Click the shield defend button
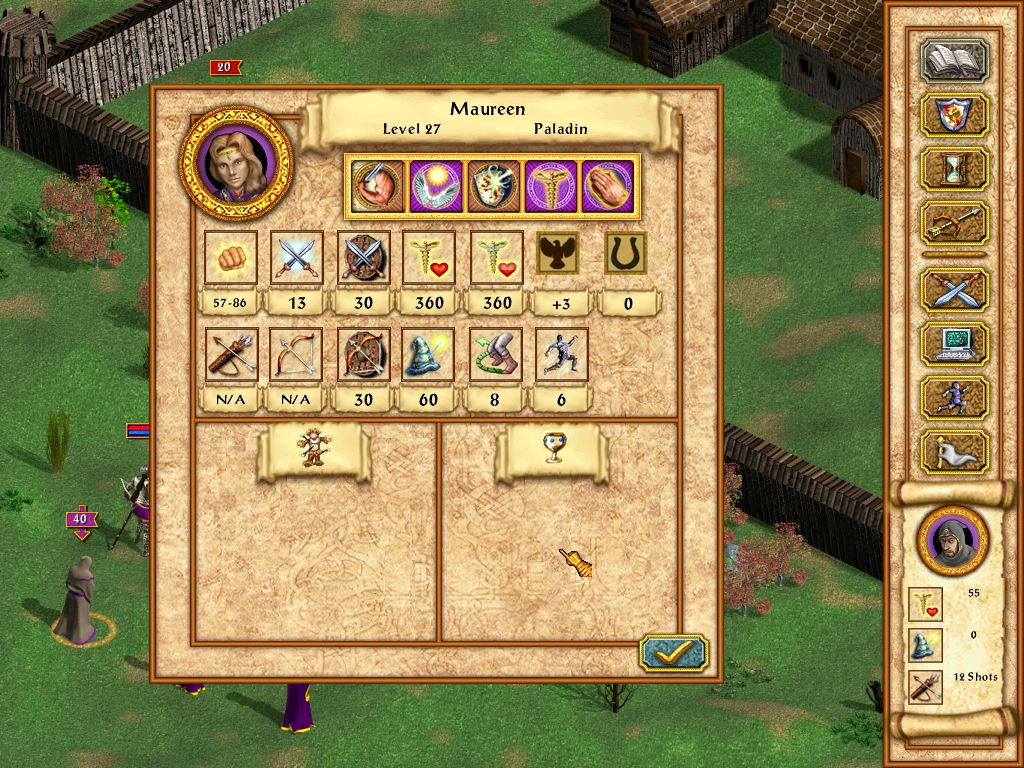1024x768 pixels. point(954,114)
